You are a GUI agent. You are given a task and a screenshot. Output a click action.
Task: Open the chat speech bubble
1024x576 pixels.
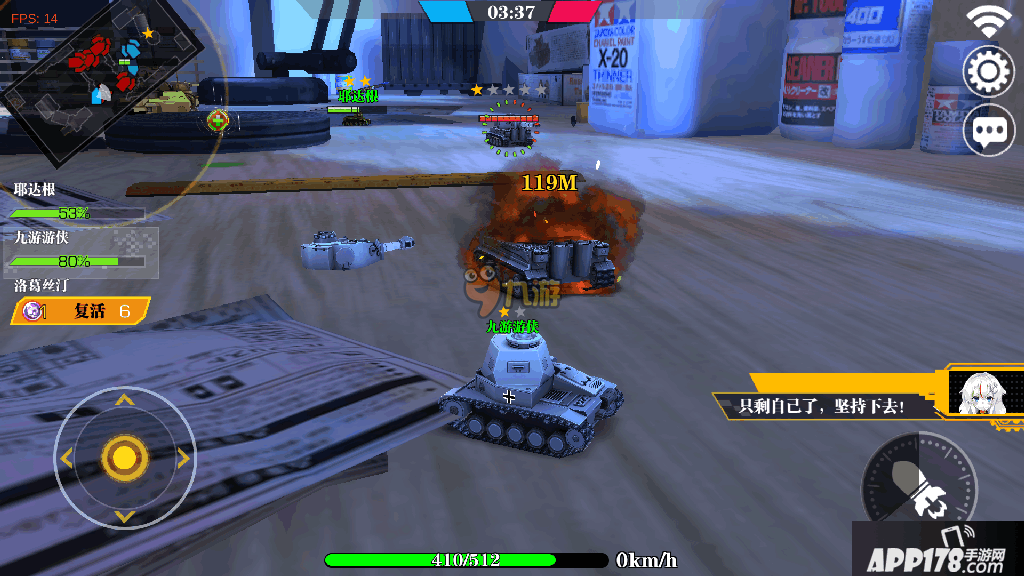tap(987, 130)
